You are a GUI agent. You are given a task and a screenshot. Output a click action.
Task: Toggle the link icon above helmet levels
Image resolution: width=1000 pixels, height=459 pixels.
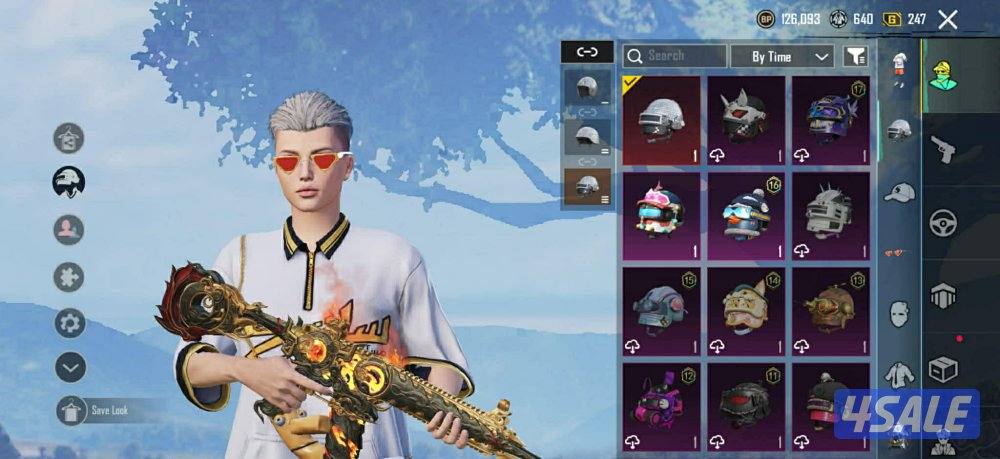(x=587, y=51)
